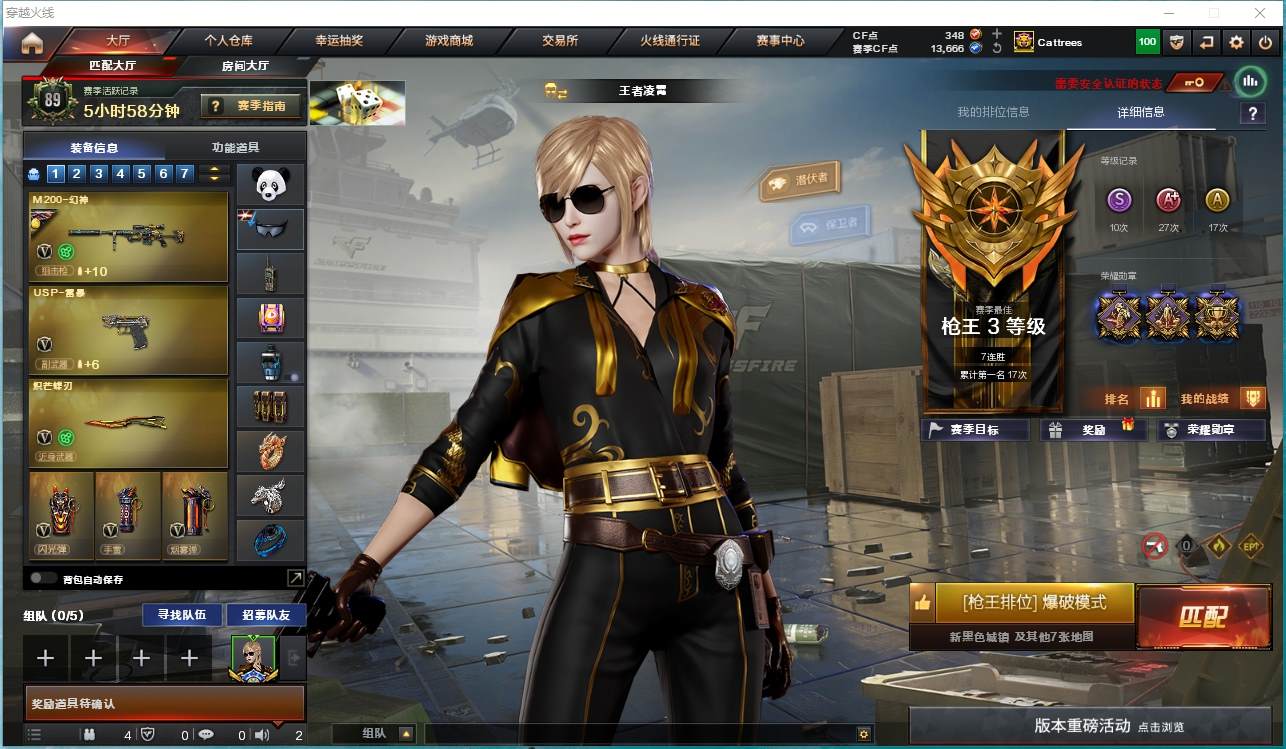Image resolution: width=1286 pixels, height=749 pixels.
Task: Select the M200-幻神 sniper rifle slot
Action: point(129,236)
